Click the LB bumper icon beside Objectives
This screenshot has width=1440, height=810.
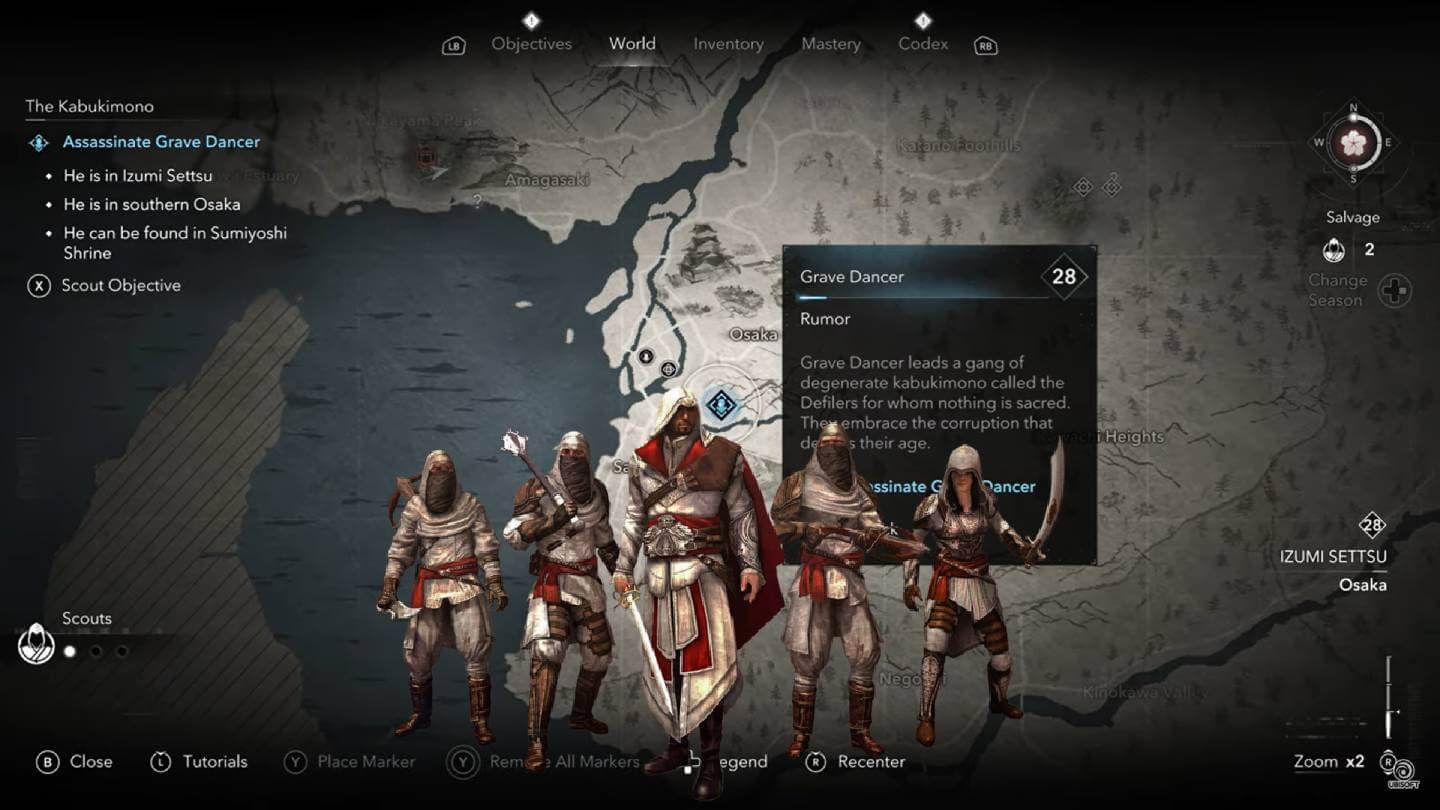(x=453, y=44)
